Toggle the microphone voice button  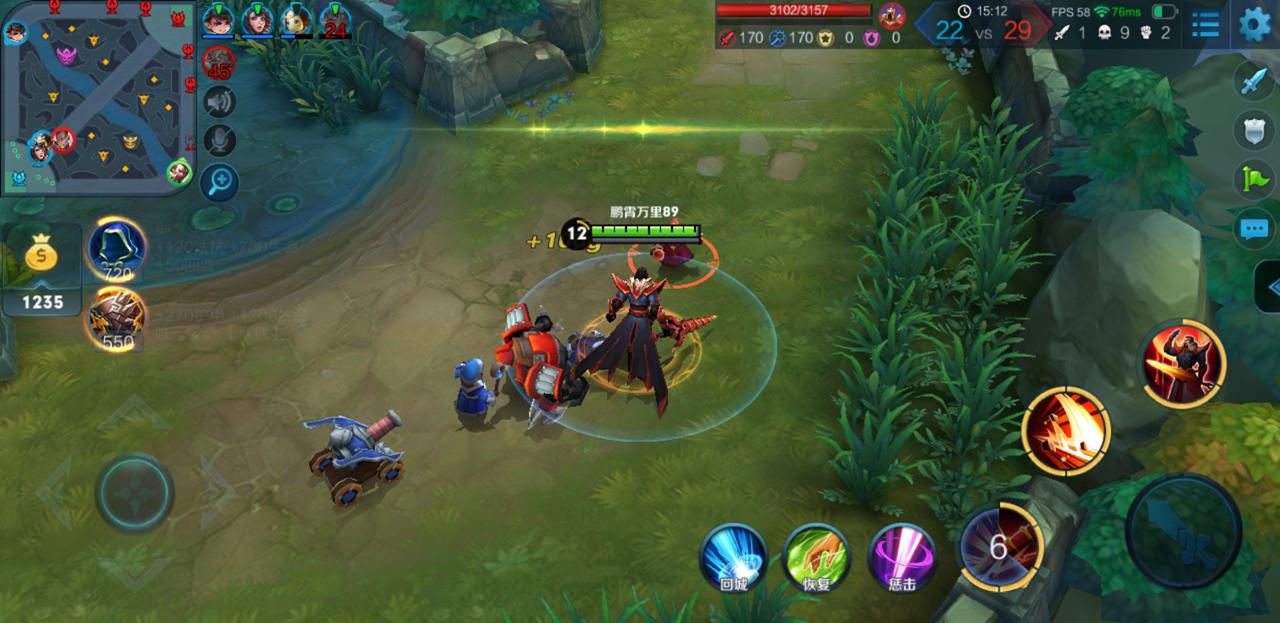(219, 141)
